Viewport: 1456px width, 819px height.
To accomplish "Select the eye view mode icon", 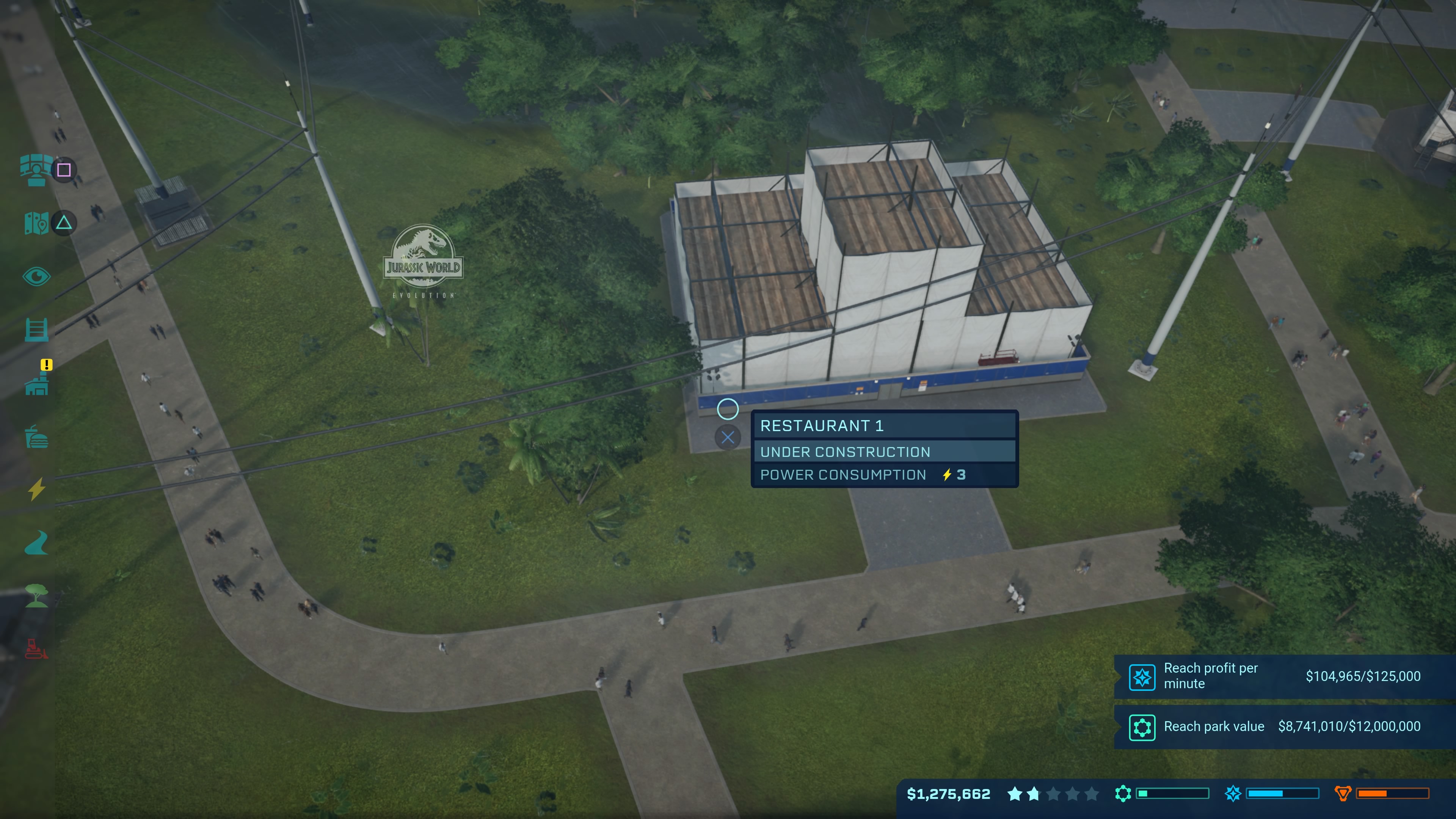I will [x=36, y=276].
